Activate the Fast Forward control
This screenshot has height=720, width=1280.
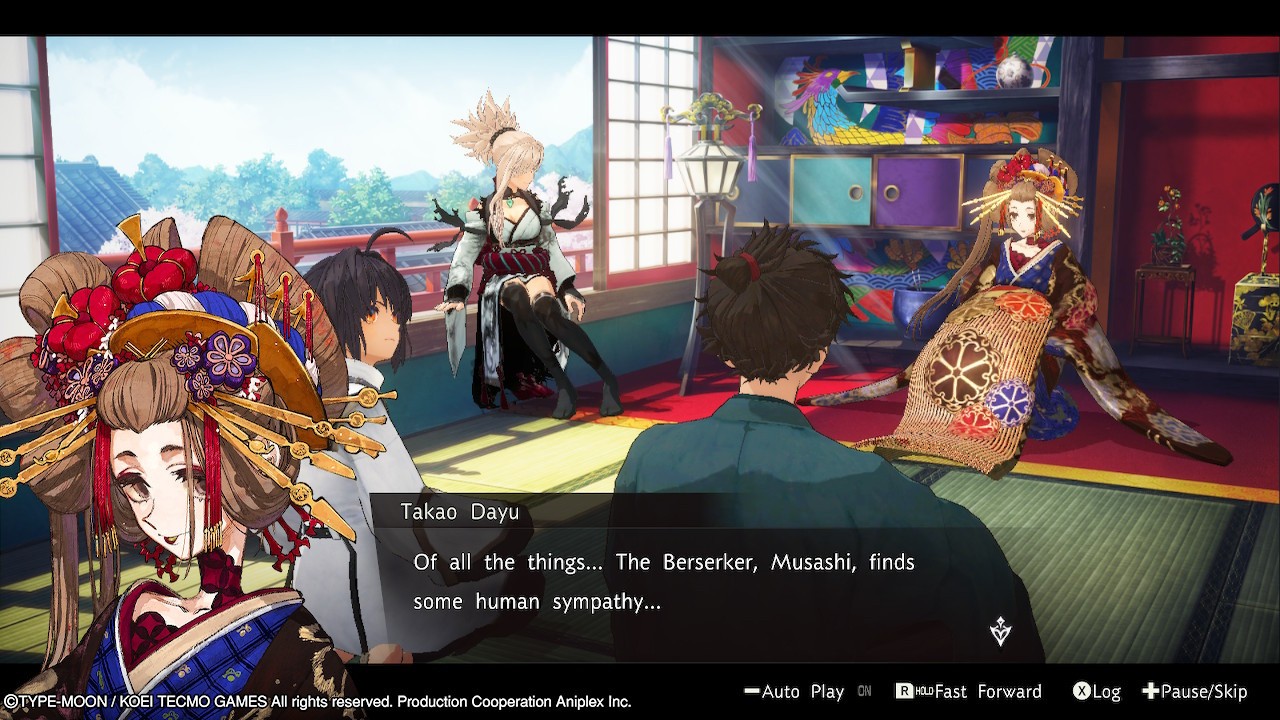click(968, 692)
